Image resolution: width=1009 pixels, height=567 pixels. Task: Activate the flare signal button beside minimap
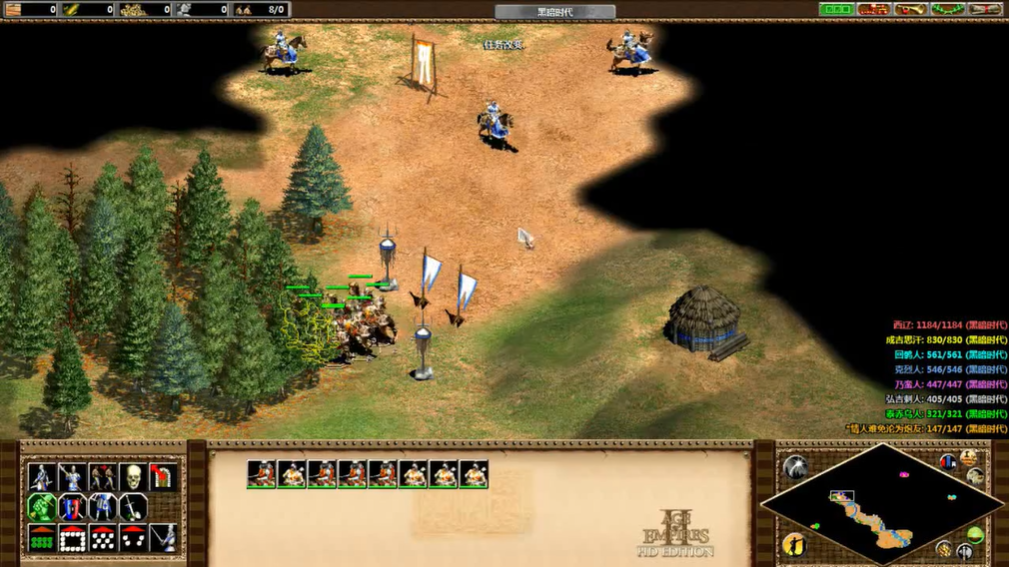click(796, 467)
